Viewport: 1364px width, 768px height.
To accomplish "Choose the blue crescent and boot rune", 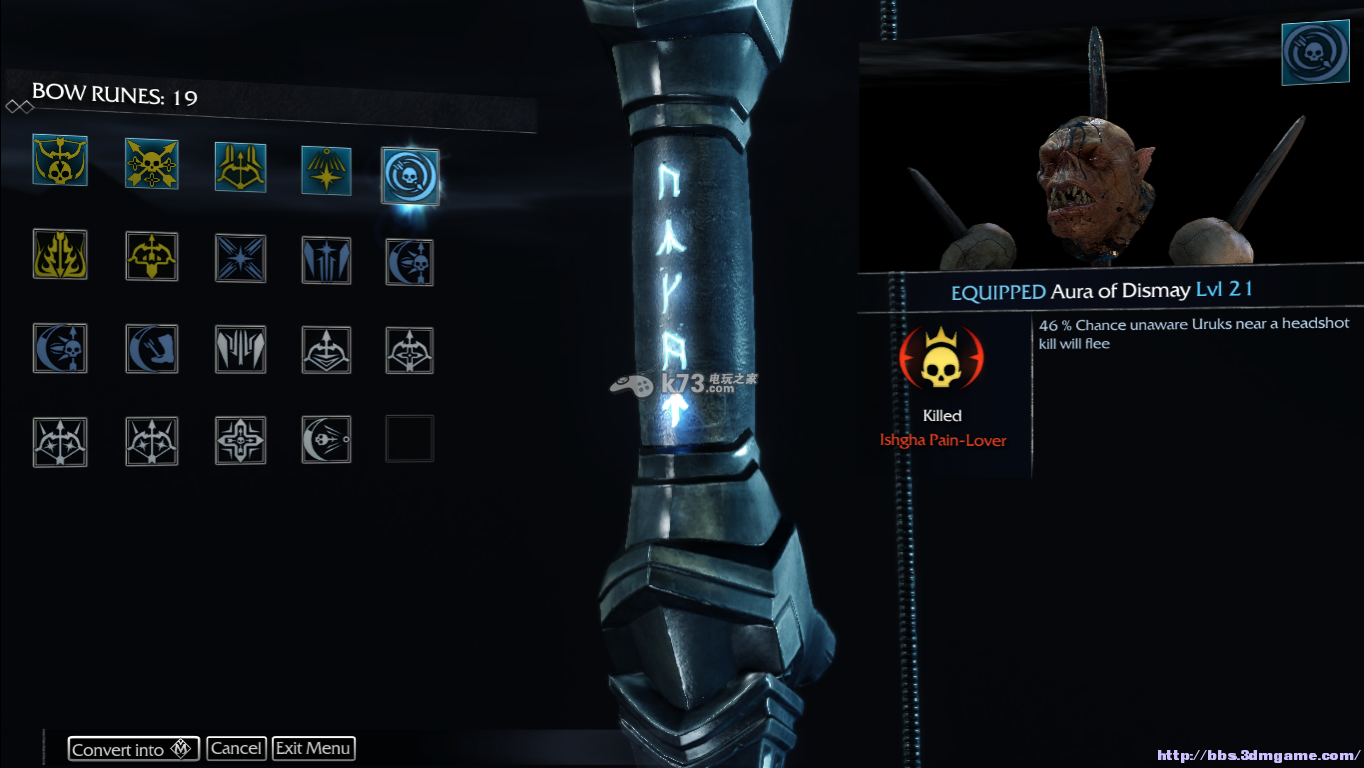I will pyautogui.click(x=152, y=349).
